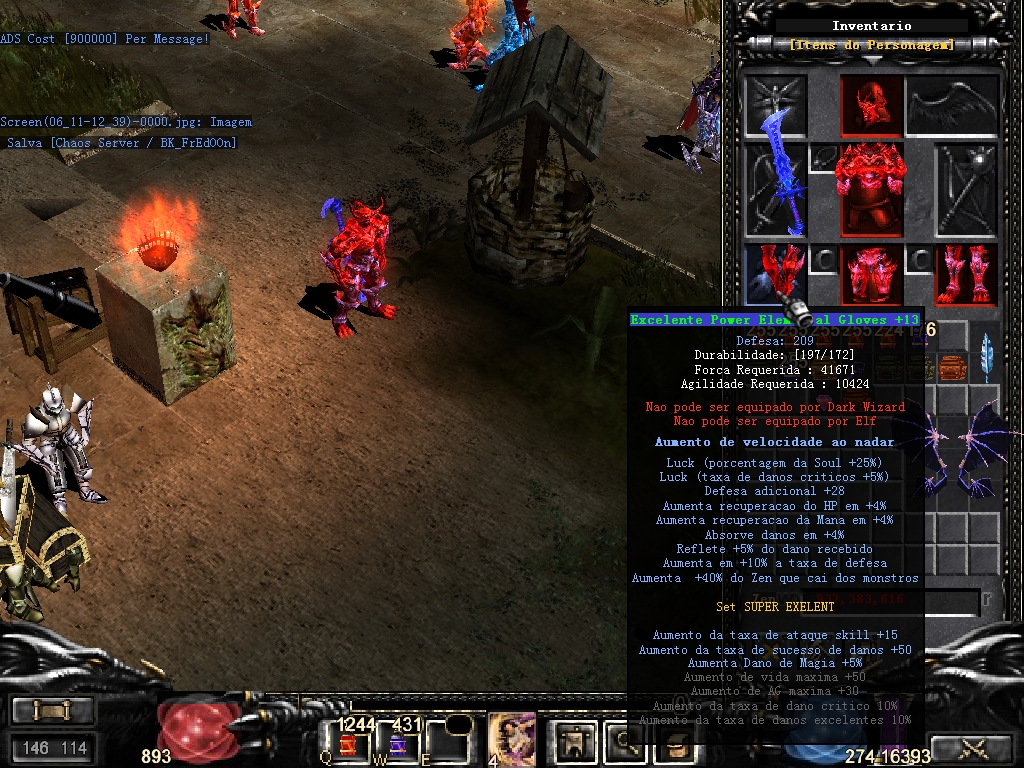Click the red boots equipment slot
This screenshot has width=1024, height=768.
965,273
